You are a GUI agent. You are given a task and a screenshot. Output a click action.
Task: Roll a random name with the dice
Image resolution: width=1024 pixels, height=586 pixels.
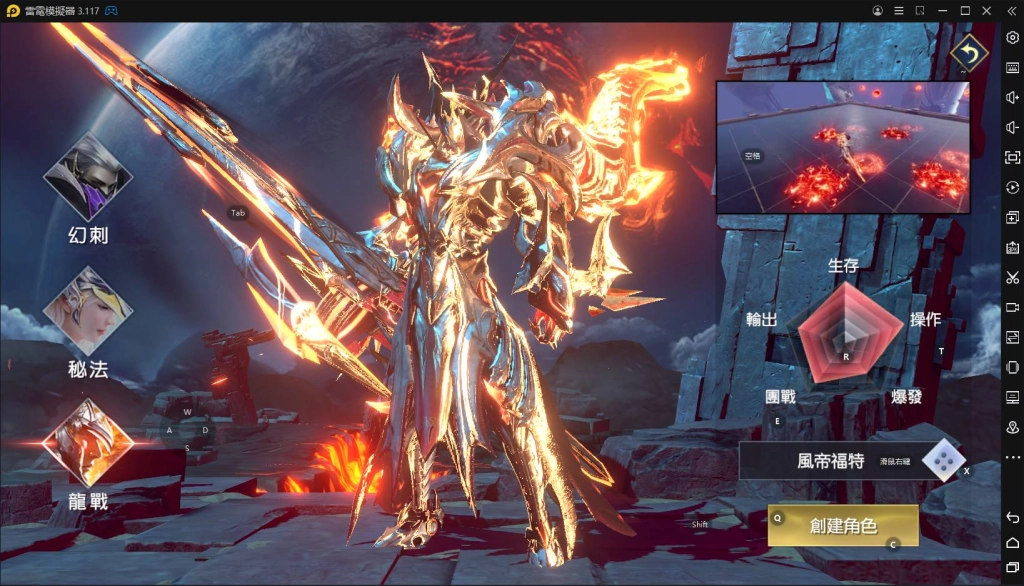(942, 460)
